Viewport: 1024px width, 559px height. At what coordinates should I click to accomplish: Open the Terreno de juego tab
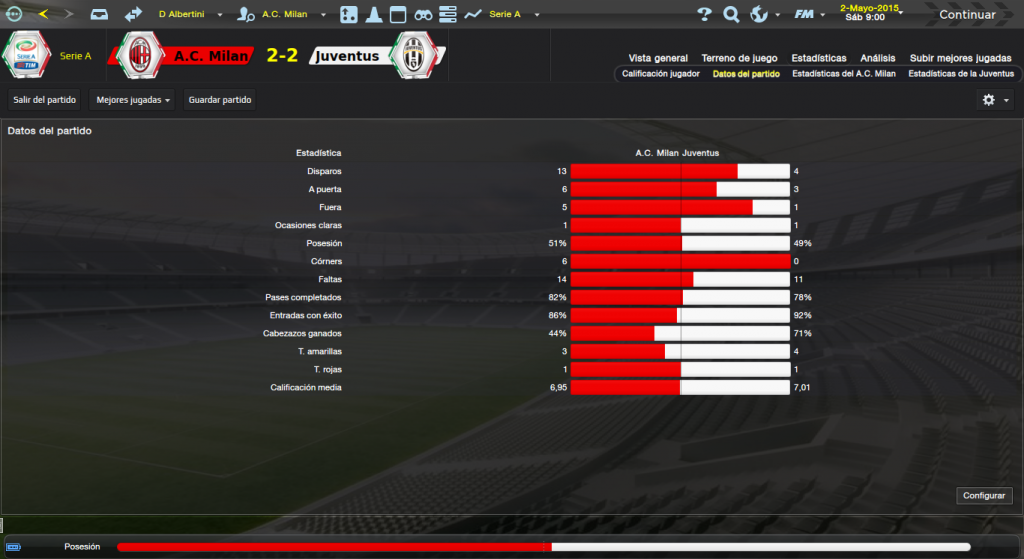(x=739, y=58)
